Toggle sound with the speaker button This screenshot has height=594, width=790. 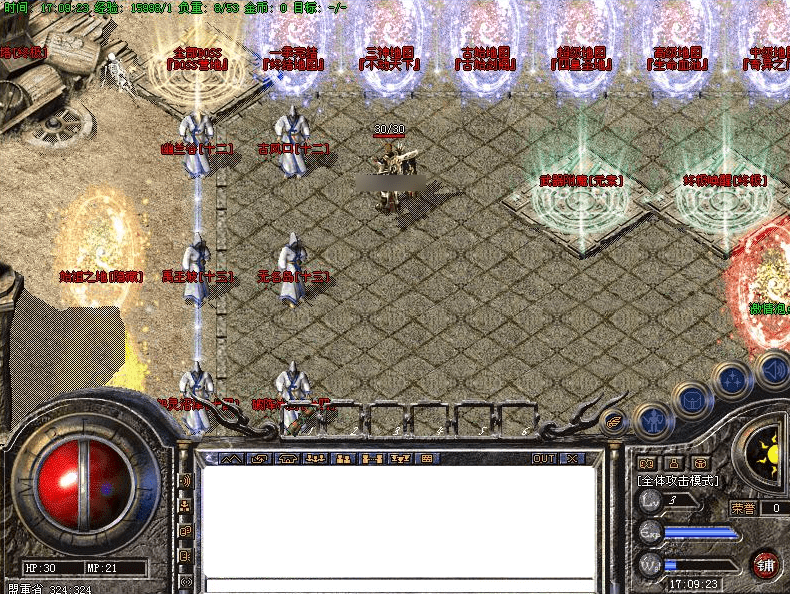[773, 369]
